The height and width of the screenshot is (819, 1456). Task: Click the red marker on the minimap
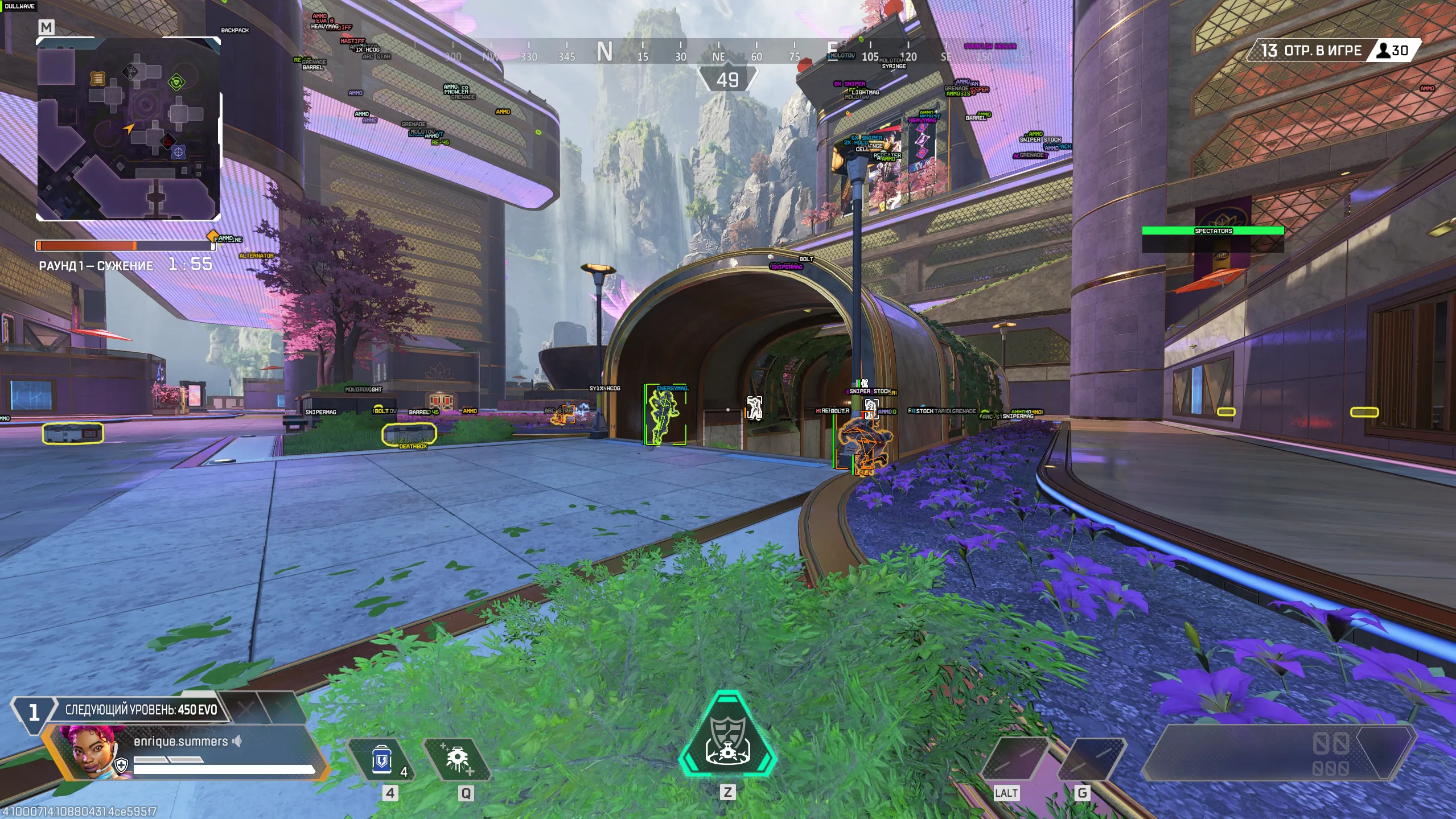168,140
